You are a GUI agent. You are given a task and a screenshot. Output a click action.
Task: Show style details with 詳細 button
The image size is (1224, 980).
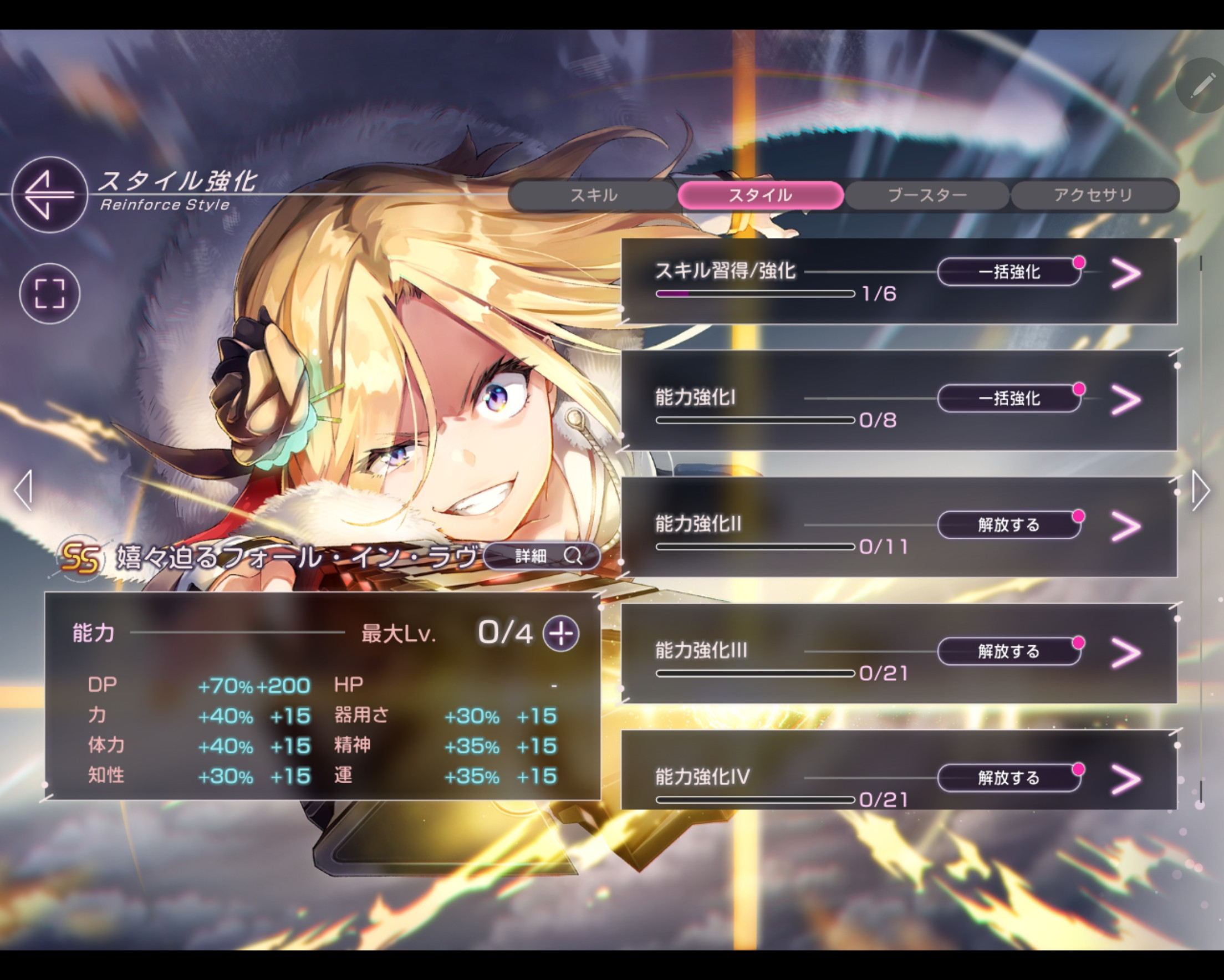pos(542,556)
